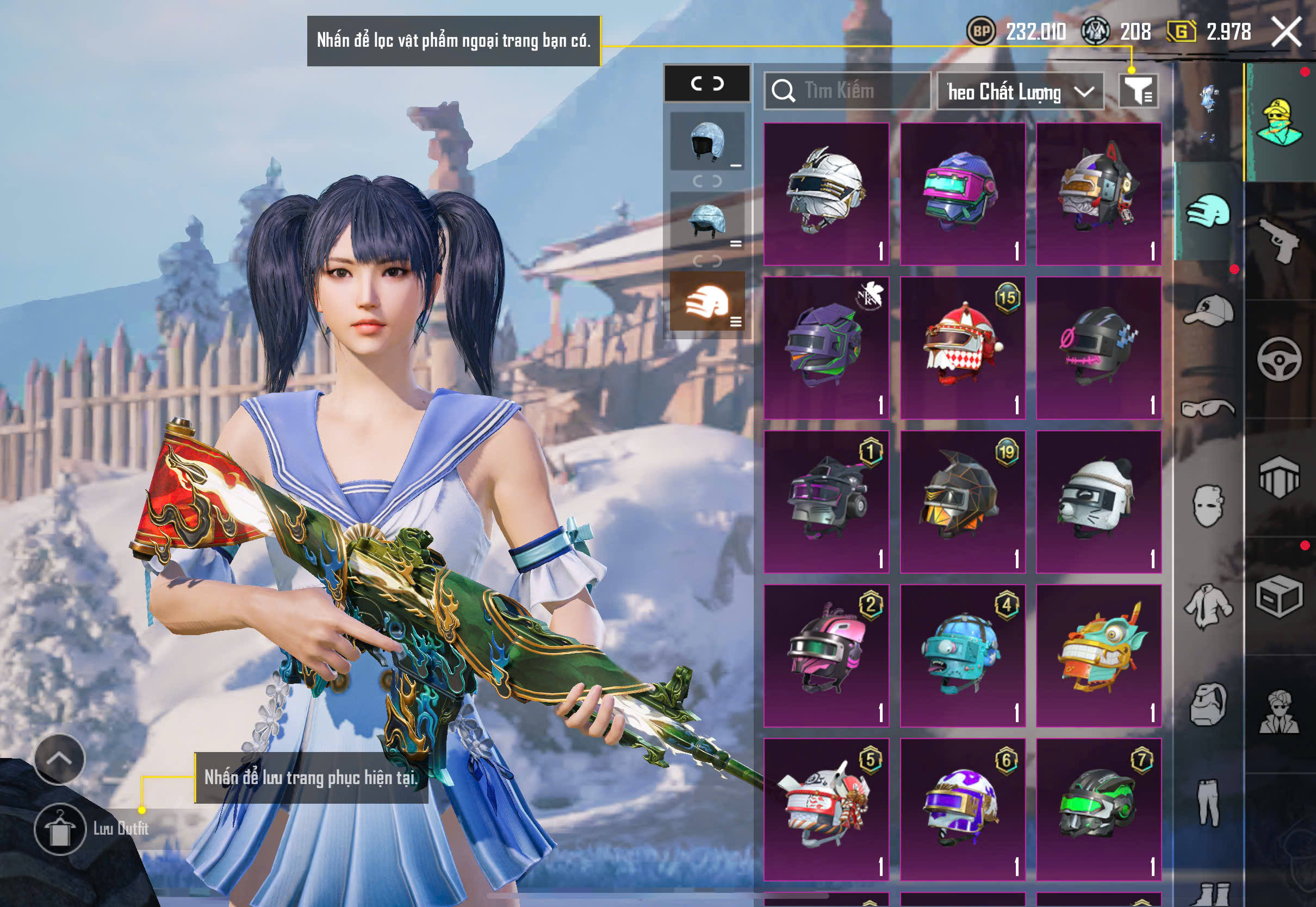The height and width of the screenshot is (907, 1316).
Task: Choose the pink and black helmet
Action: (x=826, y=655)
